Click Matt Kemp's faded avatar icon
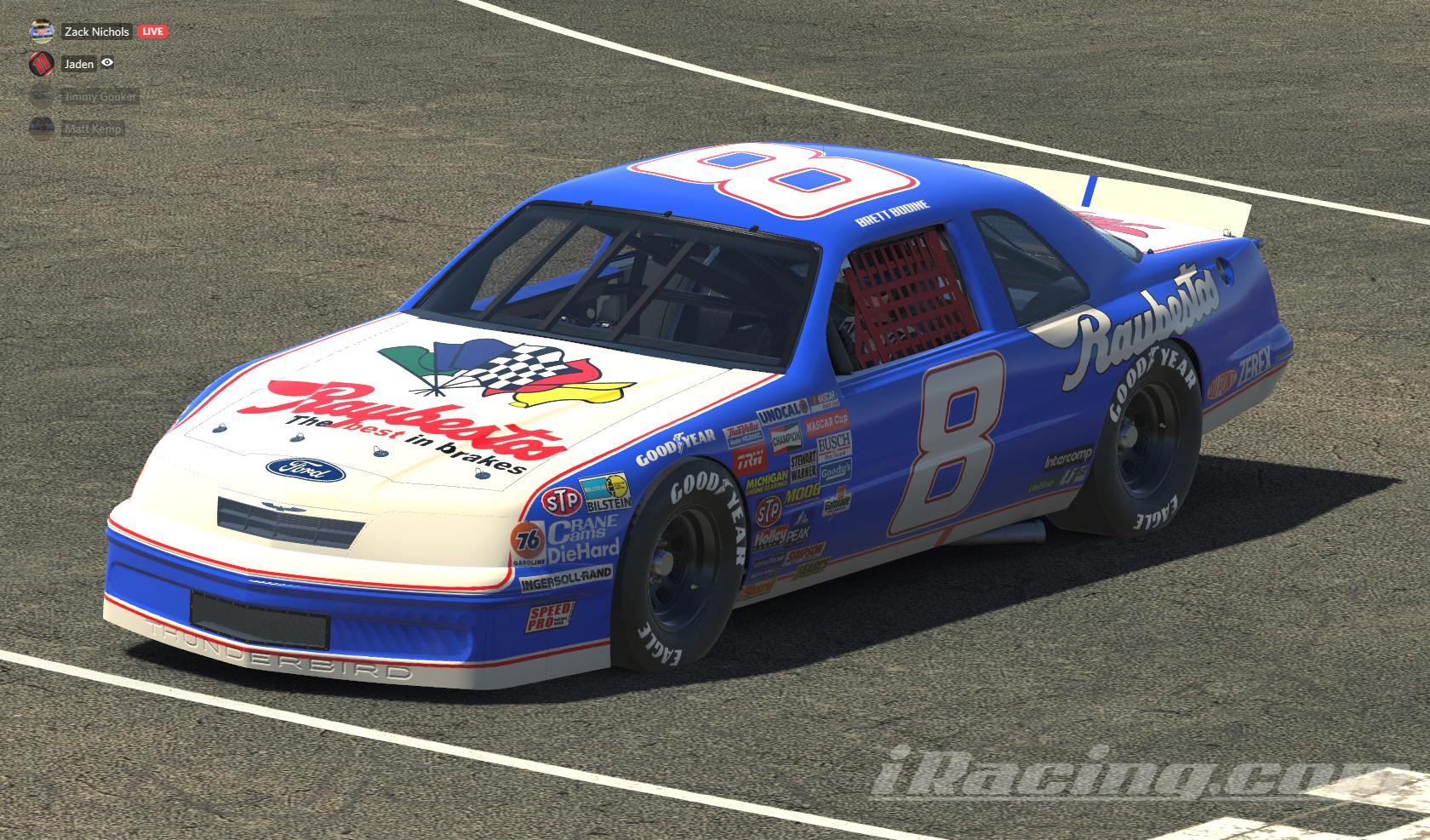The height and width of the screenshot is (840, 1430). click(x=40, y=129)
